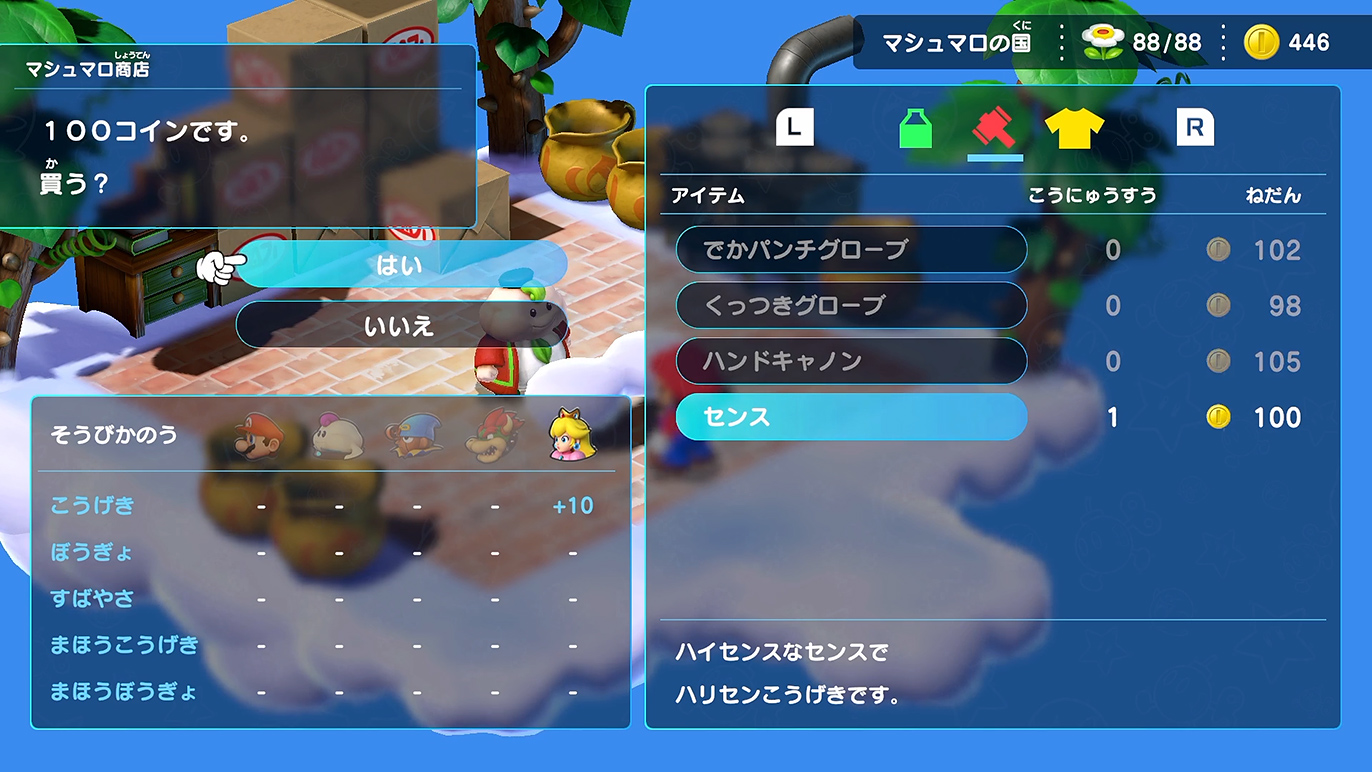This screenshot has height=772, width=1372.
Task: Open the ハンドキャノン item entry
Action: click(x=851, y=362)
